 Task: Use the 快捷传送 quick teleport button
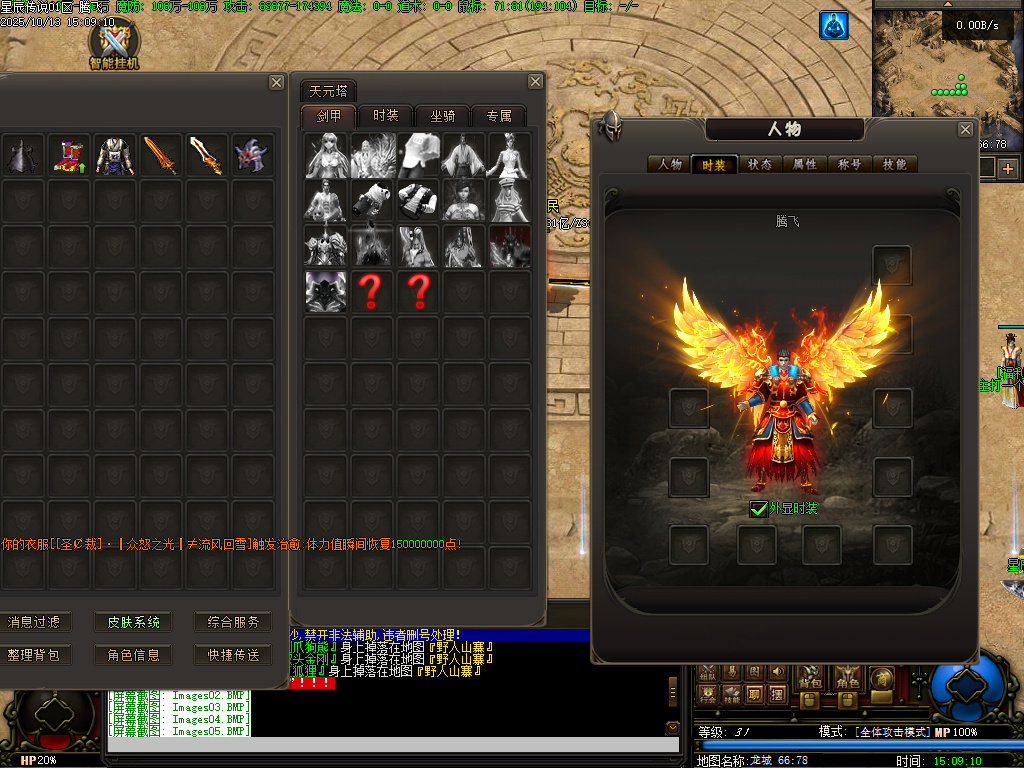pos(233,655)
